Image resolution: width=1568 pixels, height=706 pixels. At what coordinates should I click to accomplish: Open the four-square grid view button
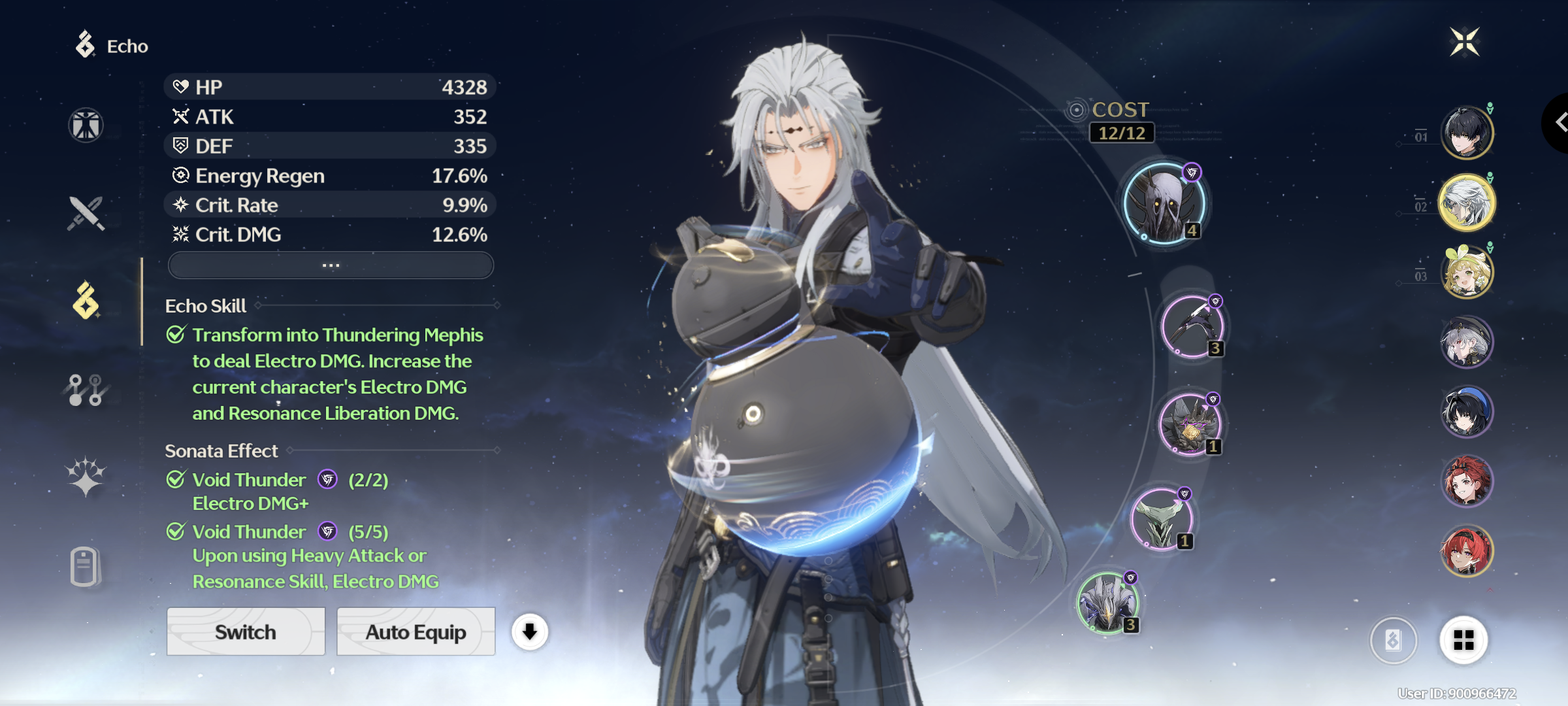1463,640
